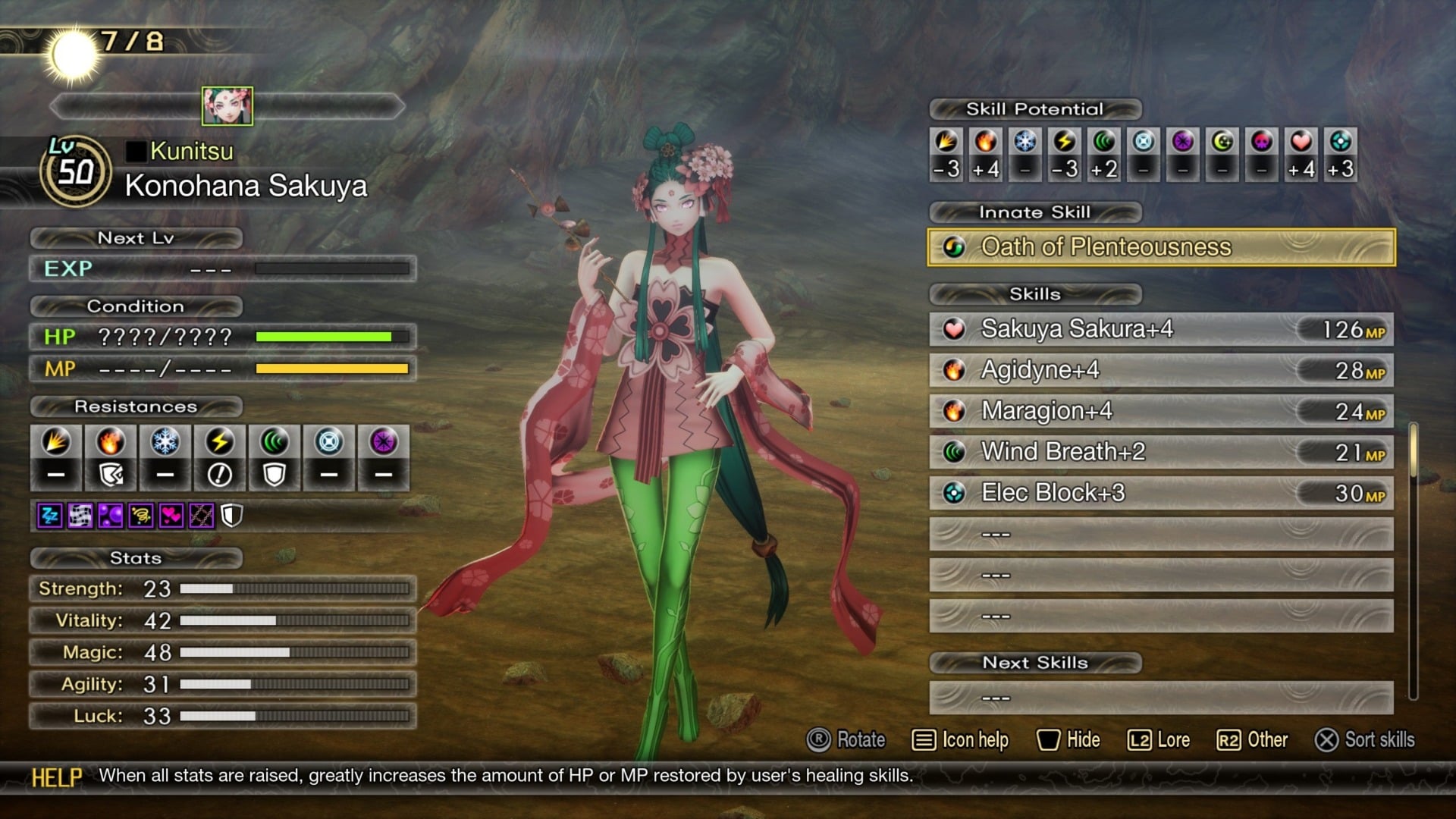
Task: Select the Fire affinity icon in Skill Potential
Action: (x=985, y=144)
